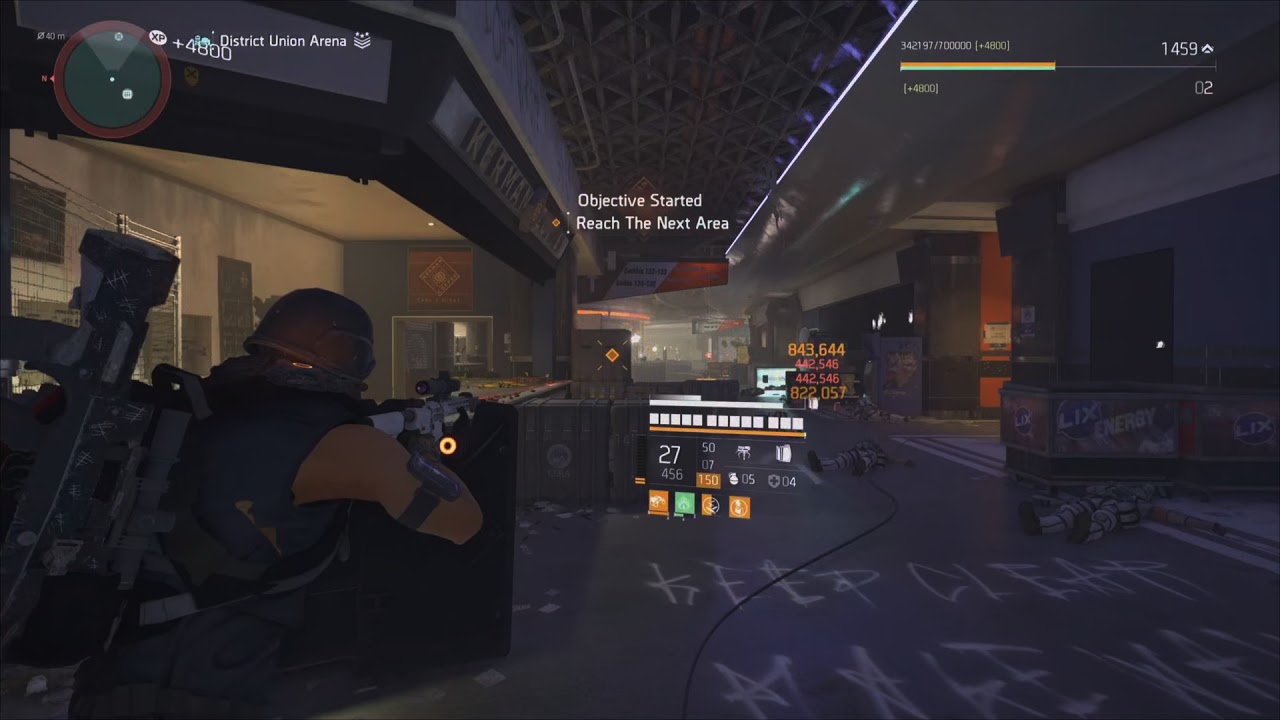1280x720 pixels.
Task: Select the grenade icon
Action: click(731, 480)
